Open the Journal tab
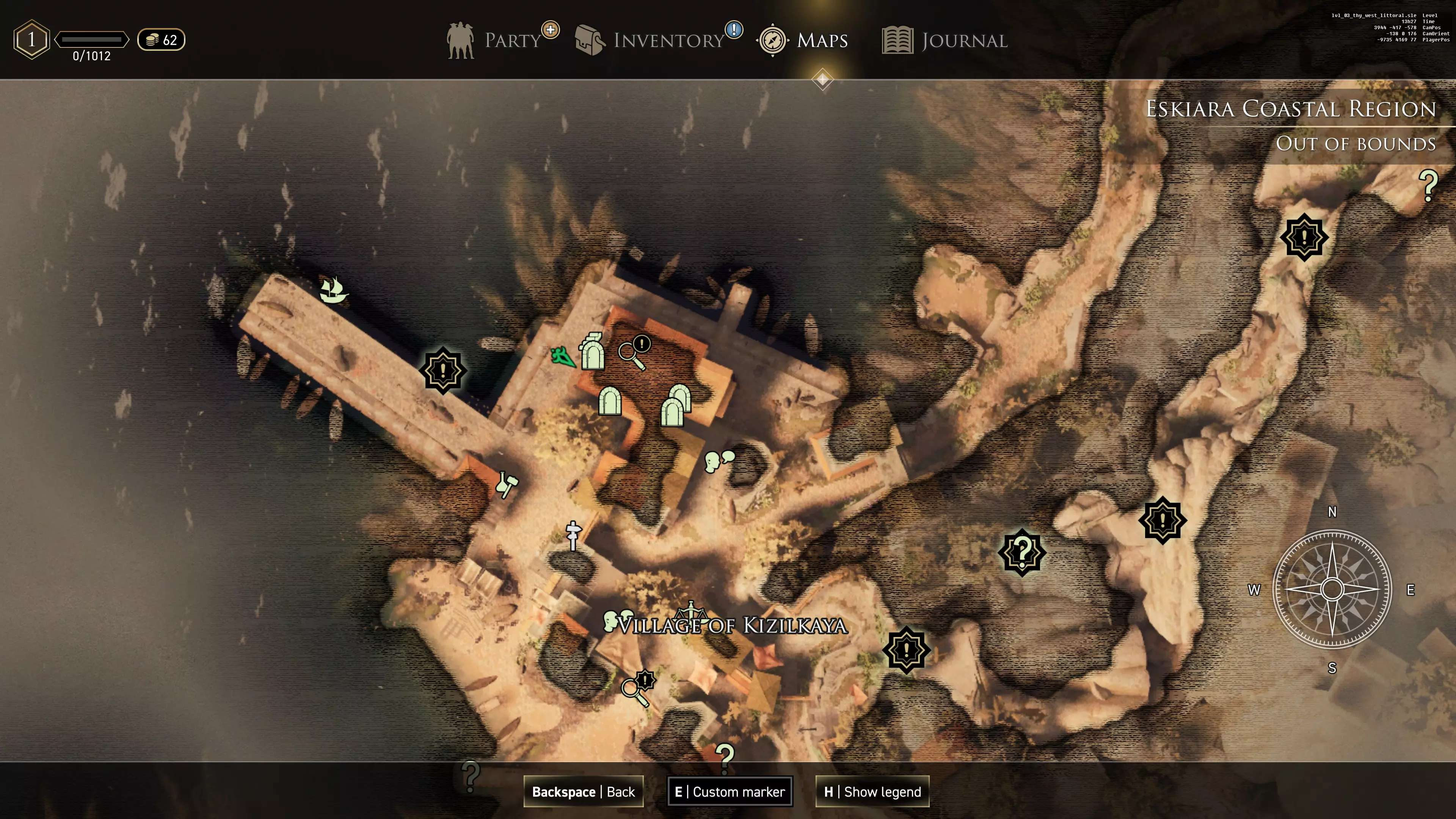The width and height of the screenshot is (1456, 819). [x=945, y=40]
